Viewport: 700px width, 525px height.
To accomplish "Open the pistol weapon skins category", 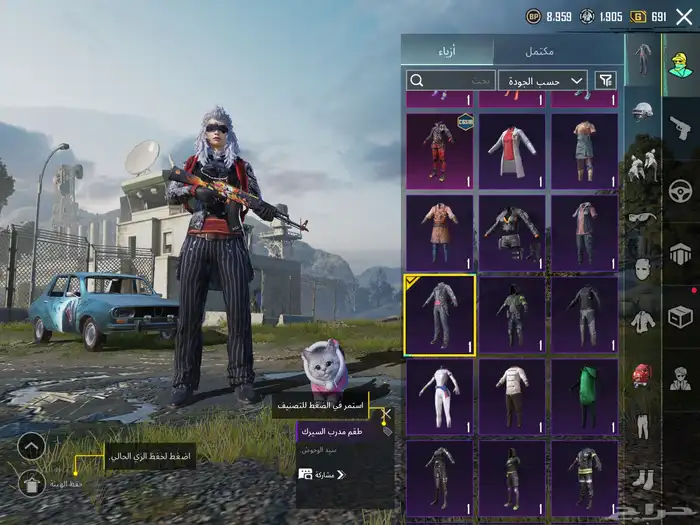I will (x=680, y=127).
